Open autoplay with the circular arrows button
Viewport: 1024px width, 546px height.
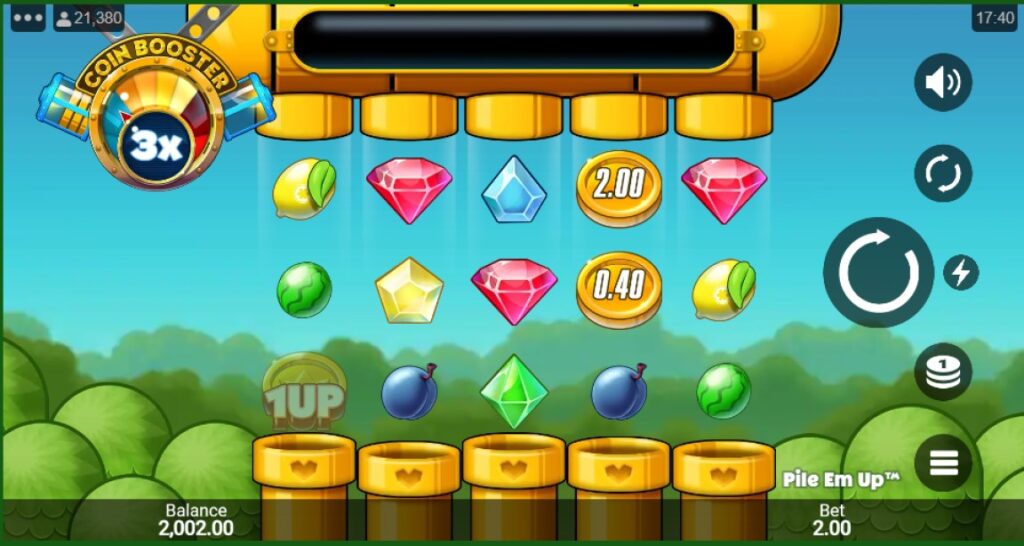coord(942,174)
